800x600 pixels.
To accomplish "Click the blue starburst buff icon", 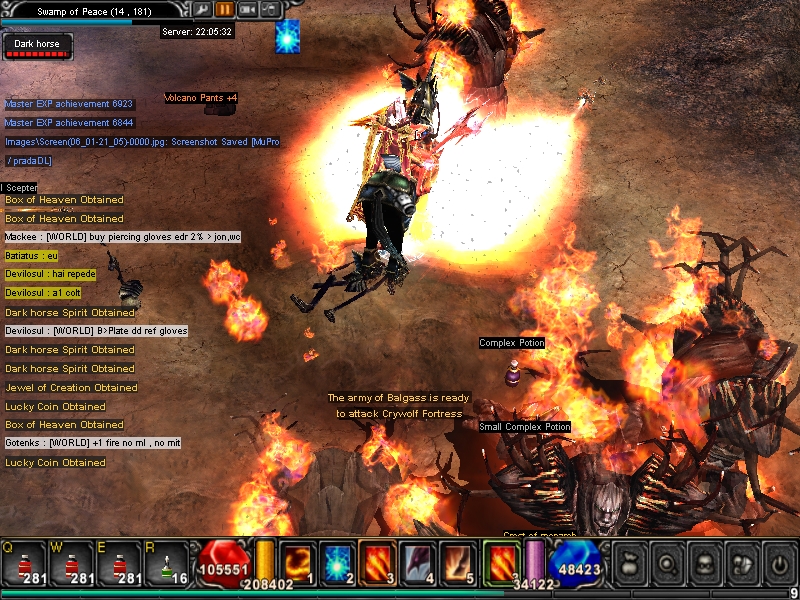I will coord(288,36).
